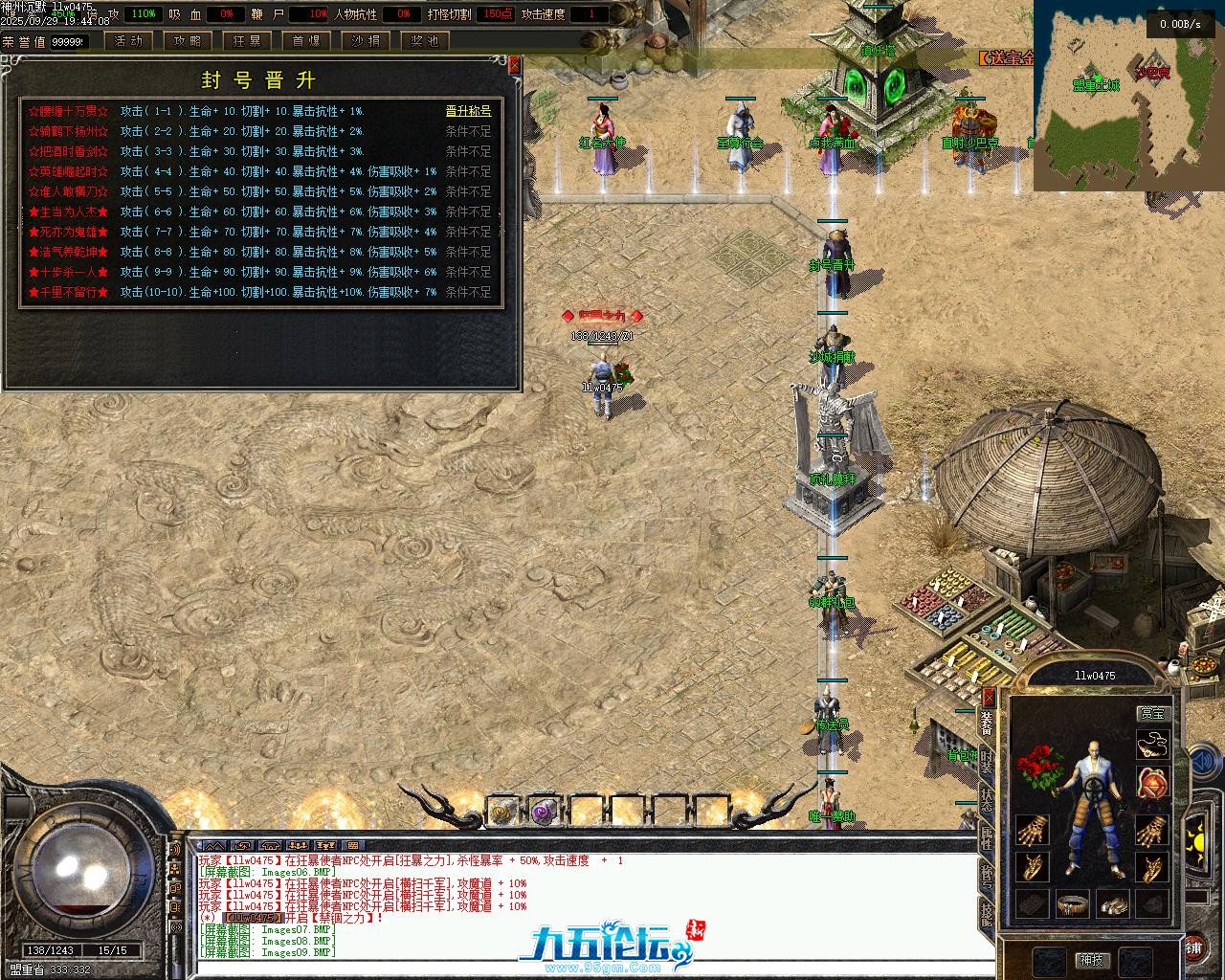Close the character equipment panel
The width and height of the screenshot is (1225, 980).
pyautogui.click(x=990, y=696)
